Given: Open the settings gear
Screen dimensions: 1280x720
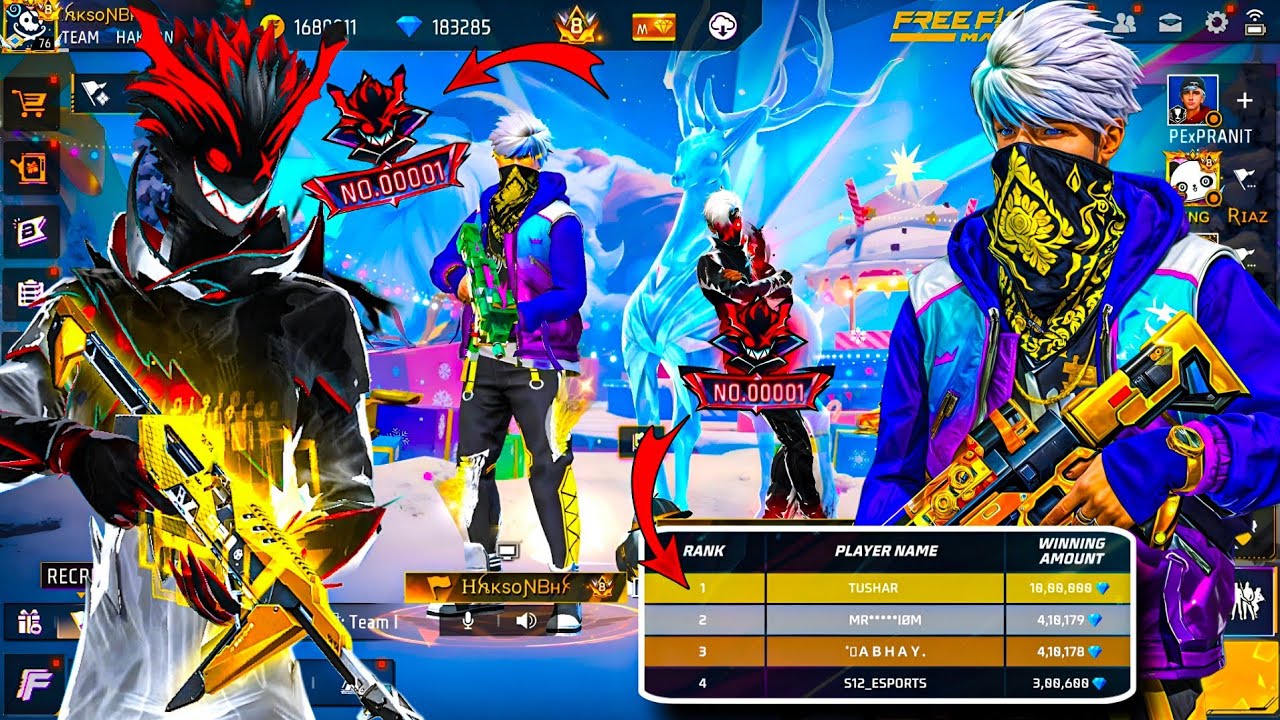Looking at the screenshot, I should tap(1216, 23).
